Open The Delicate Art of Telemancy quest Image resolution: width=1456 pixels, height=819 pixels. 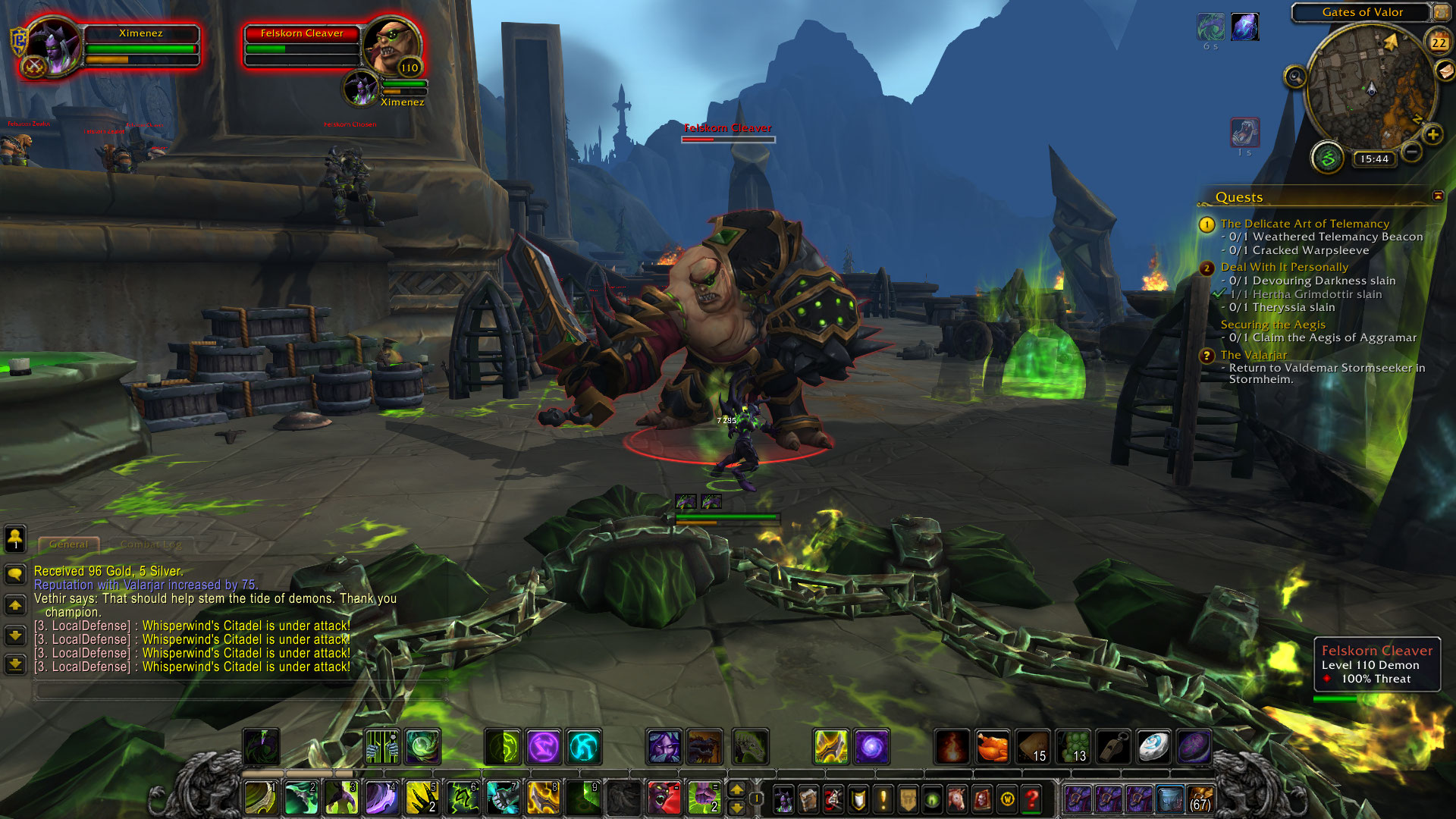point(1304,224)
